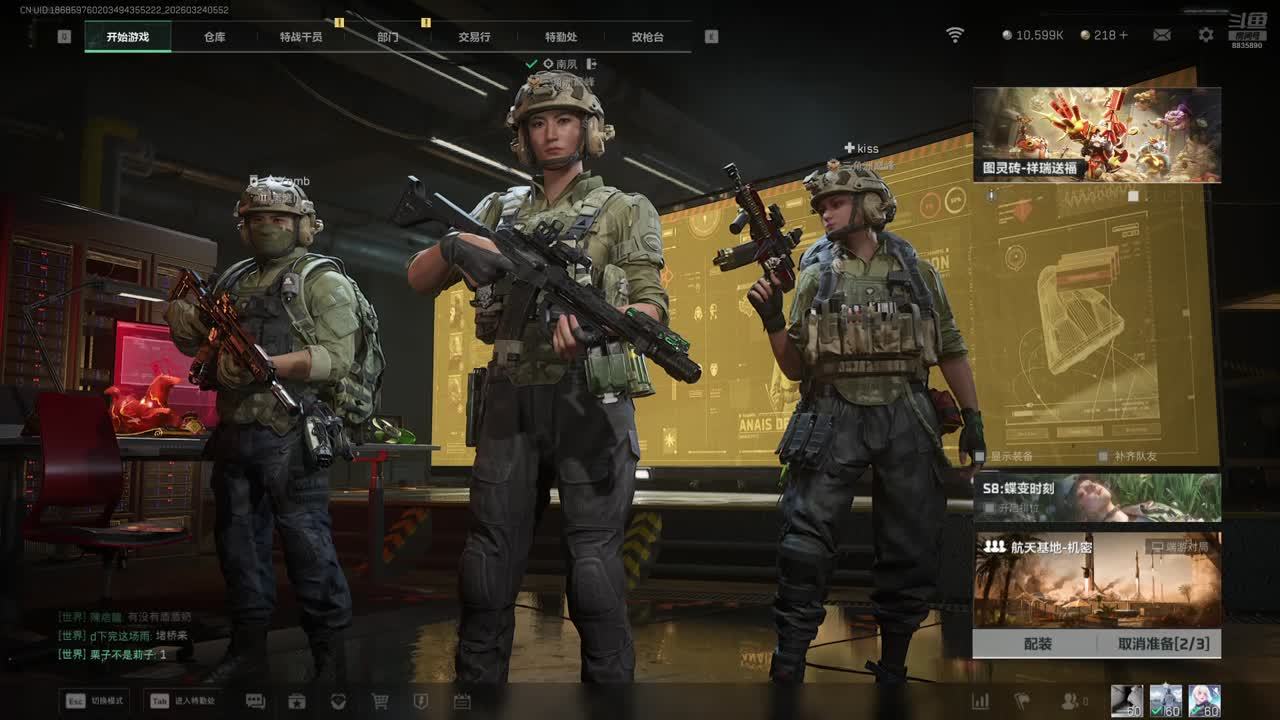Toggle the 显示装备 checkbox
Screen dimensions: 1280x720
click(981, 456)
